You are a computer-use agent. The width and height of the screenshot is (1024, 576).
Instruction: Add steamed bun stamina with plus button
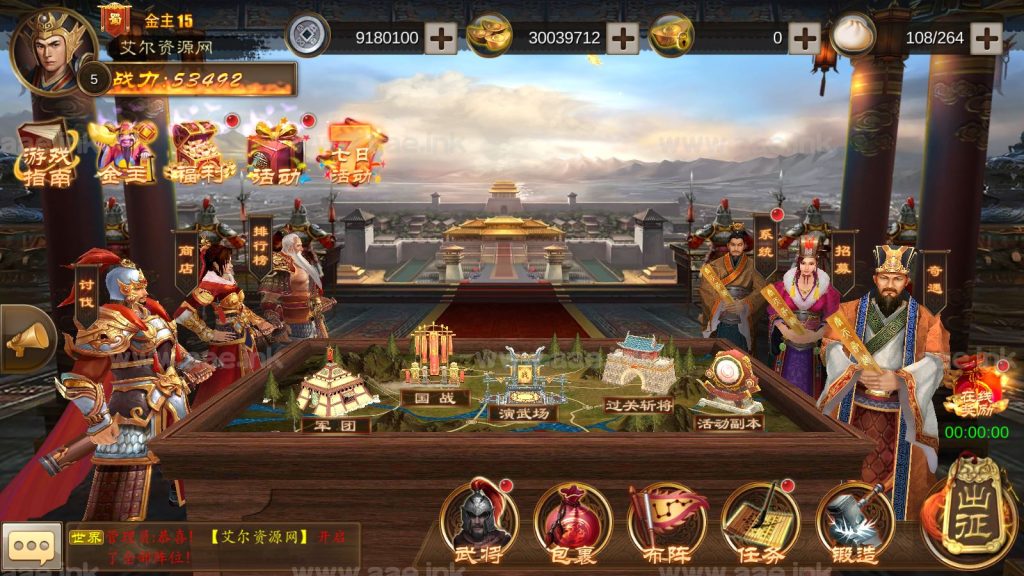pyautogui.click(x=986, y=38)
